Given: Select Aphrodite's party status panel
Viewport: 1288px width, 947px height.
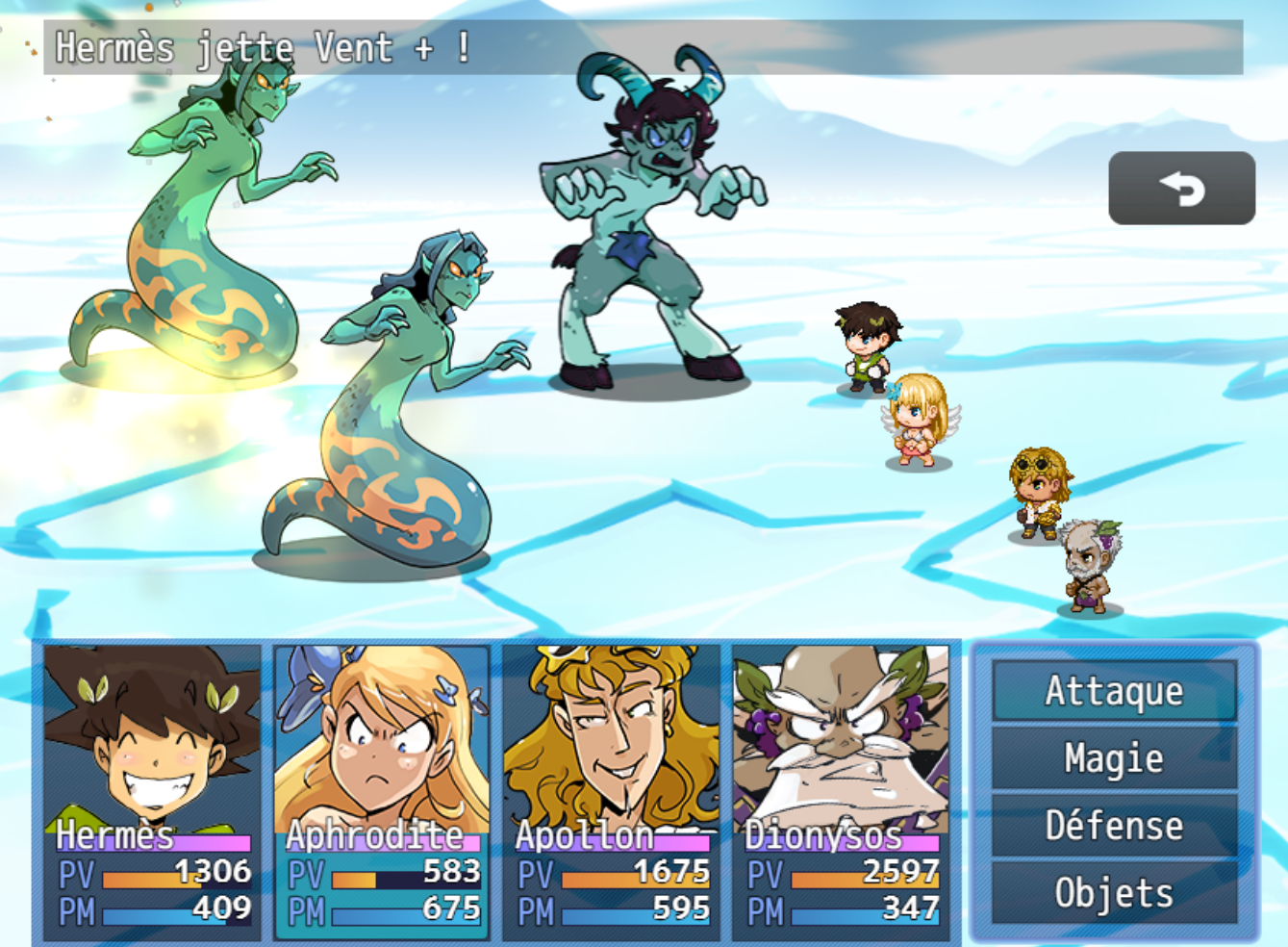Looking at the screenshot, I should coord(382,791).
